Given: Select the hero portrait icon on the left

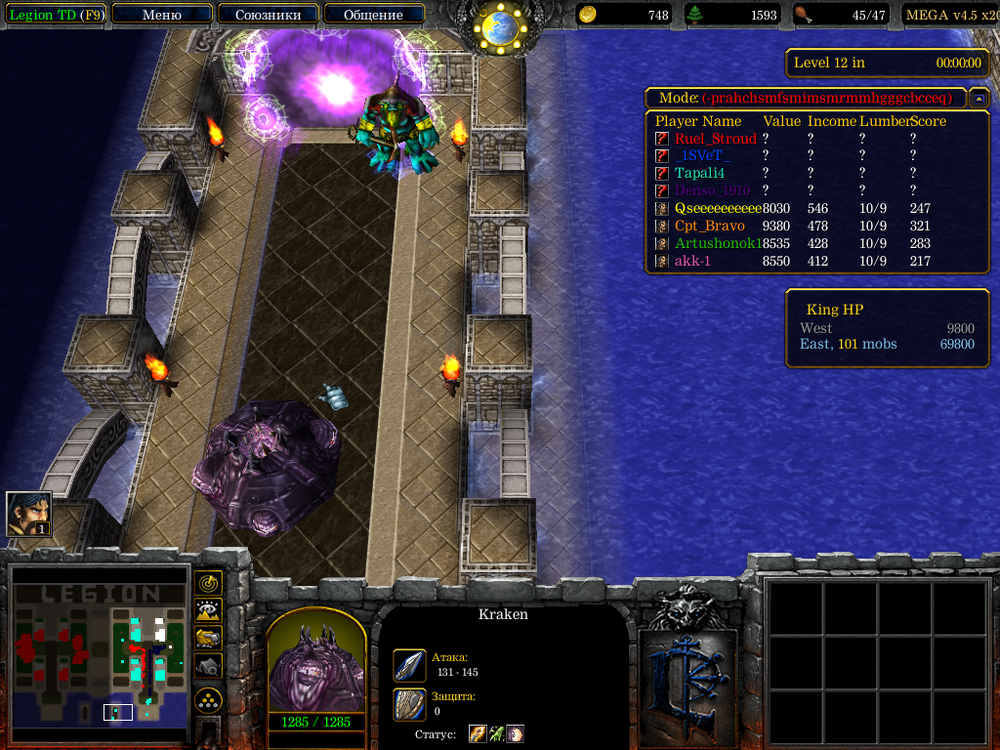Looking at the screenshot, I should click(29, 514).
